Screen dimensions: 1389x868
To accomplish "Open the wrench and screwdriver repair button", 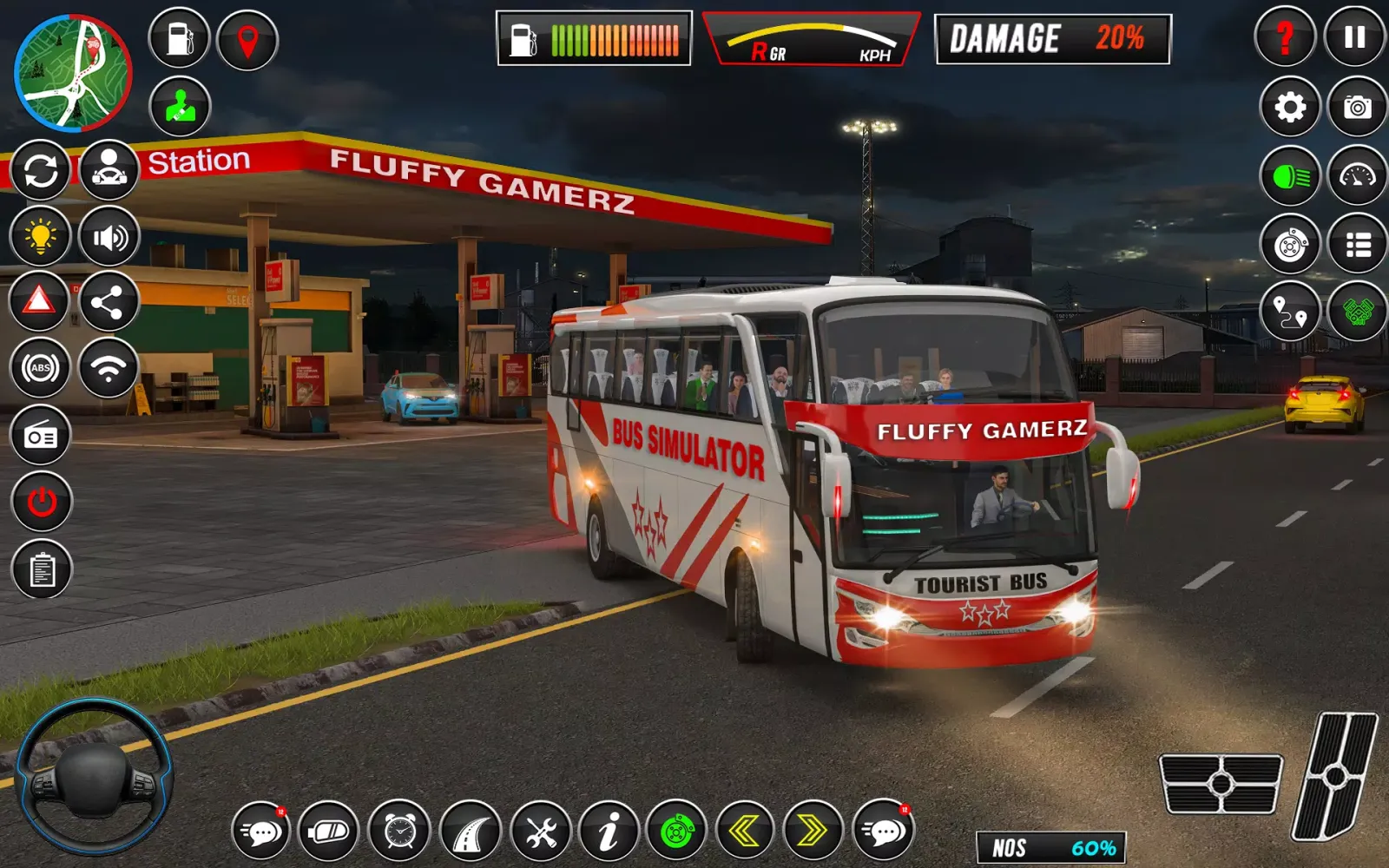I will tap(541, 832).
